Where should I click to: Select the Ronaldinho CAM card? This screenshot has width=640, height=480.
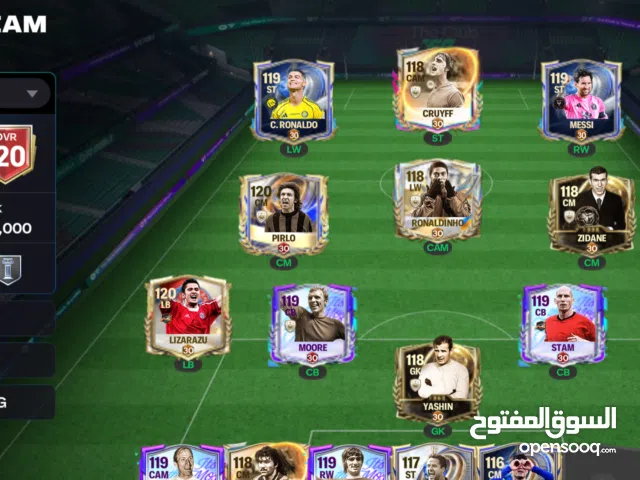437,199
